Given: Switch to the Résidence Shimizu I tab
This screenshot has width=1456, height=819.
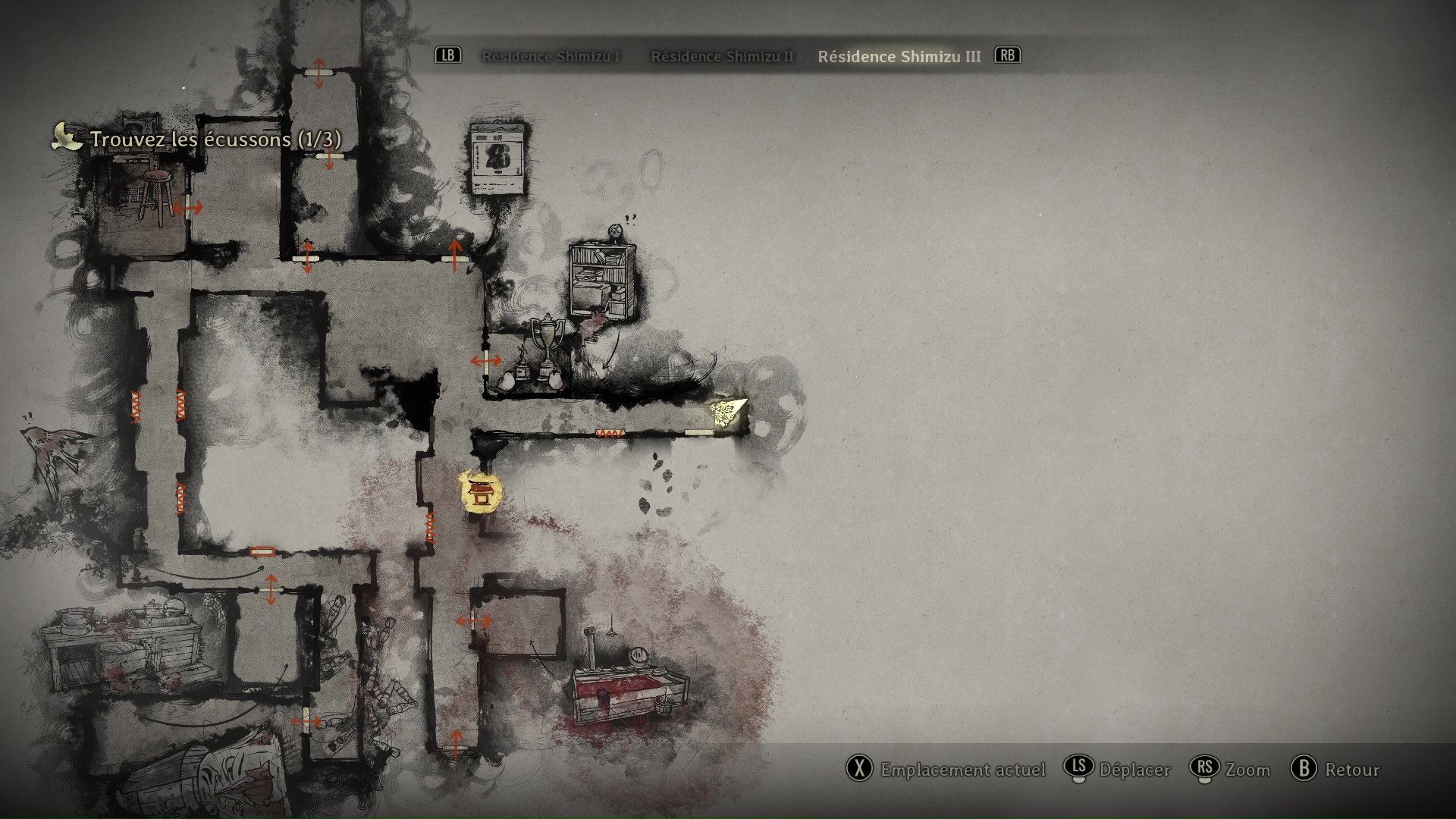Looking at the screenshot, I should pos(551,57).
